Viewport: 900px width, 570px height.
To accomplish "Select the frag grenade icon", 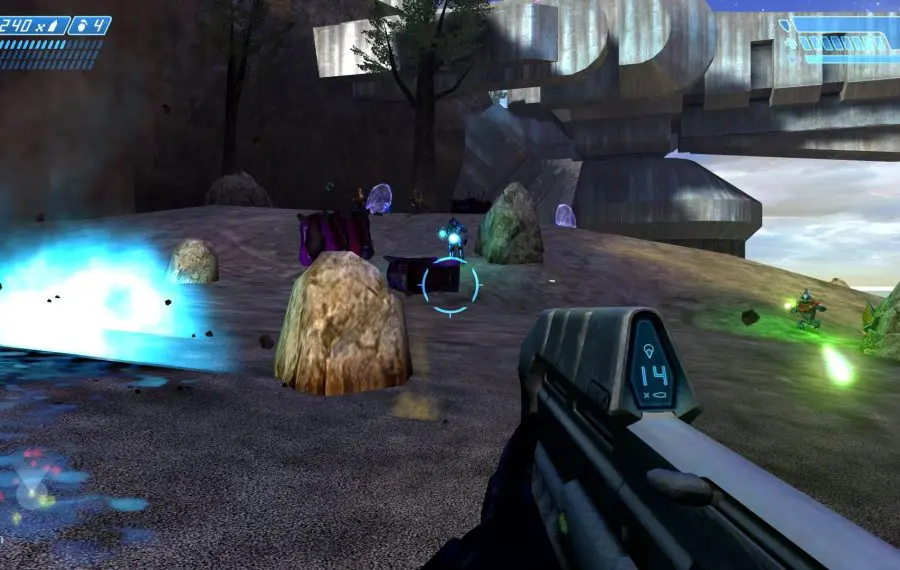I will click(x=82, y=25).
